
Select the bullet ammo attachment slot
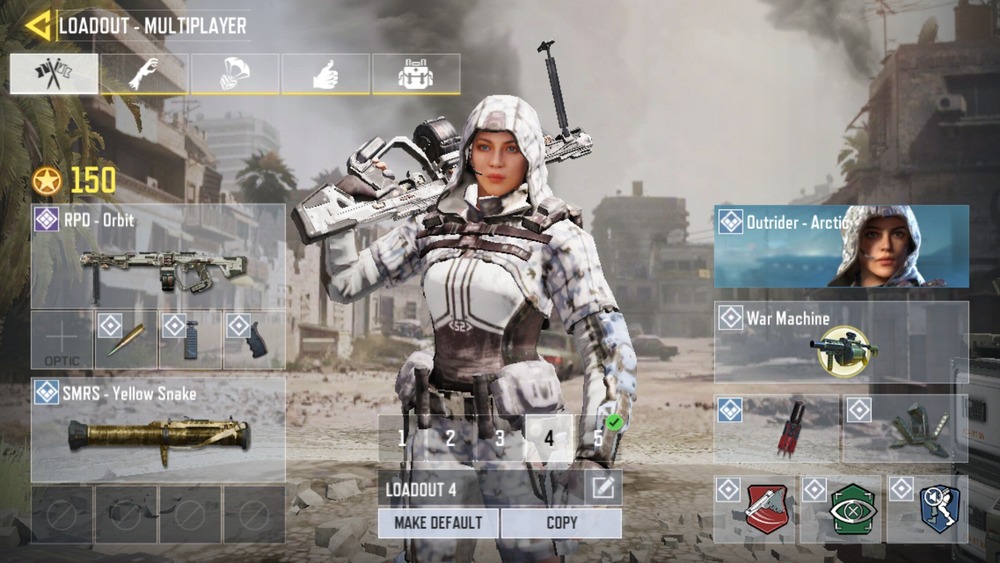[x=125, y=340]
